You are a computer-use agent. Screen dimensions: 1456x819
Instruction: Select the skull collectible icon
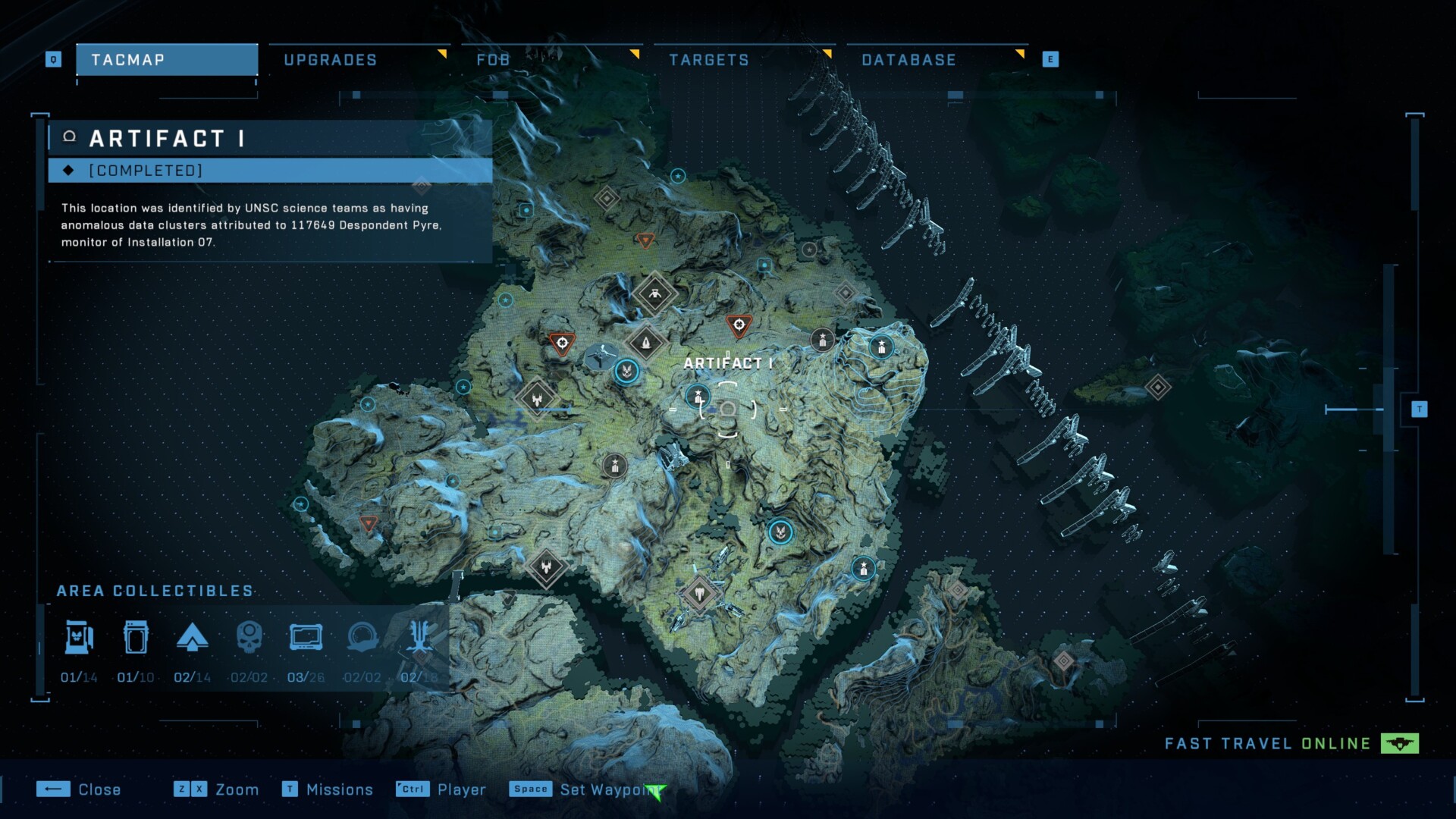point(249,638)
